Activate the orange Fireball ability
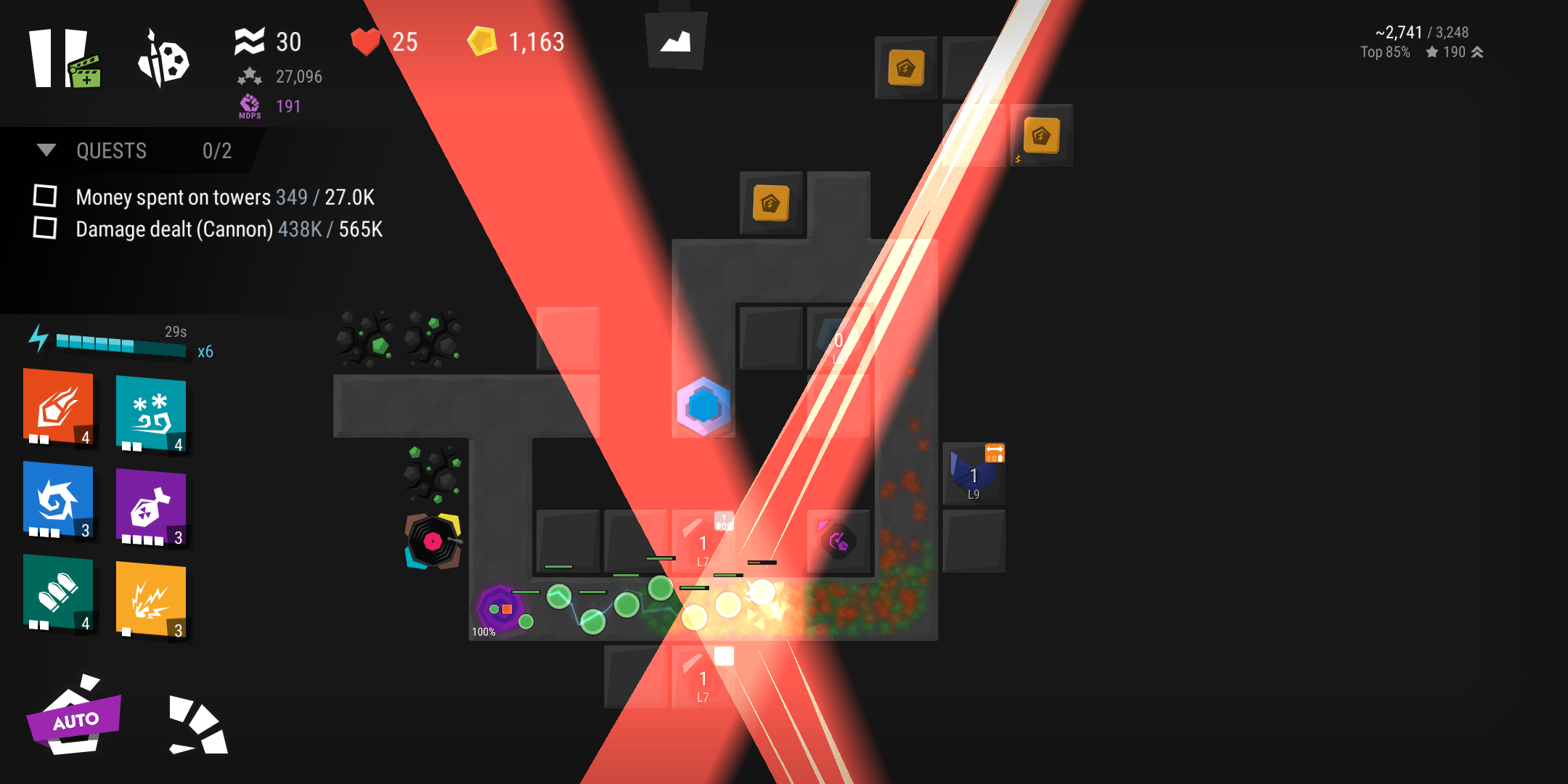1568x784 pixels. 58,407
